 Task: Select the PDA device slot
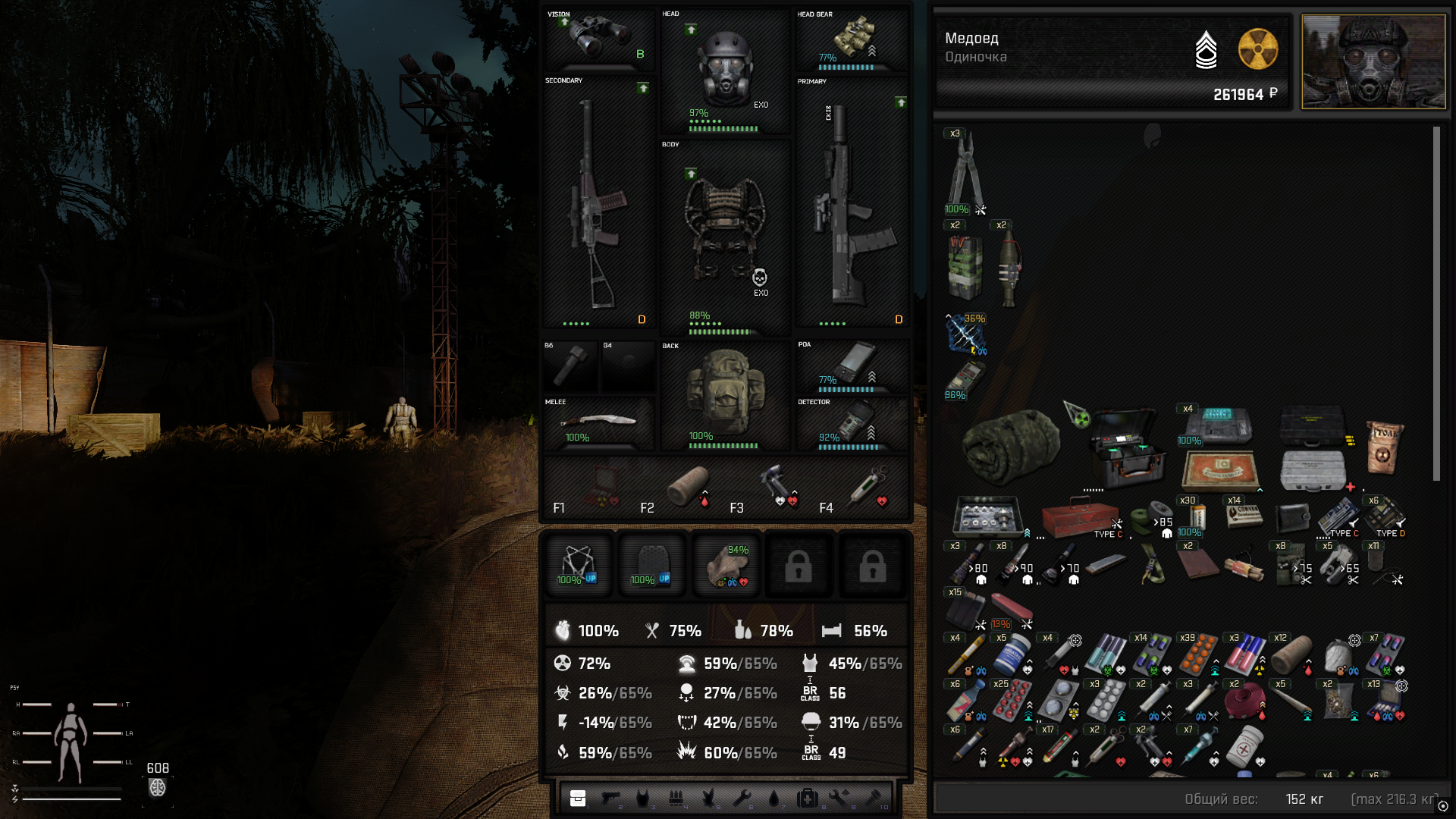point(852,364)
